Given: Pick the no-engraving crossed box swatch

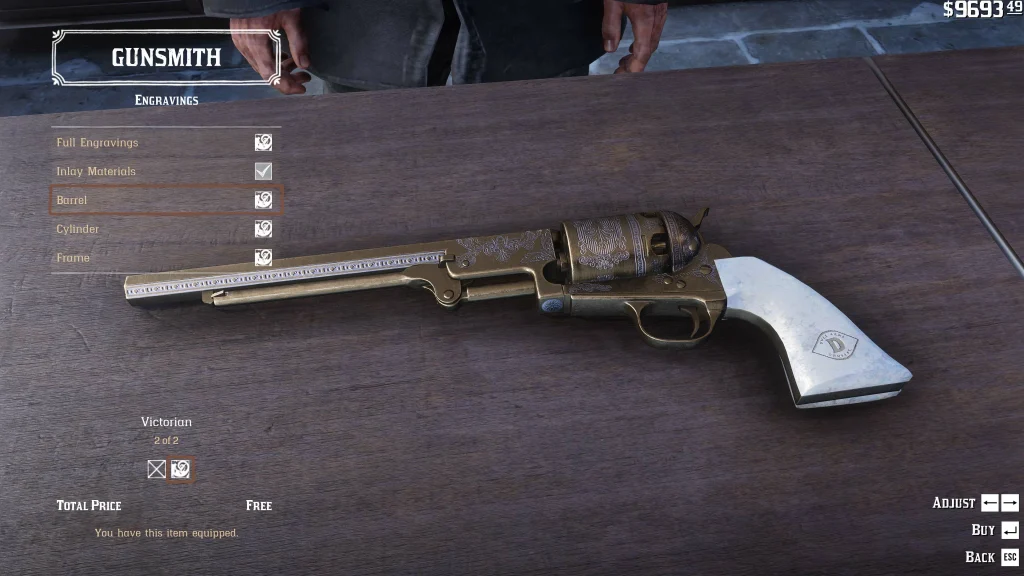Looking at the screenshot, I should (x=156, y=469).
